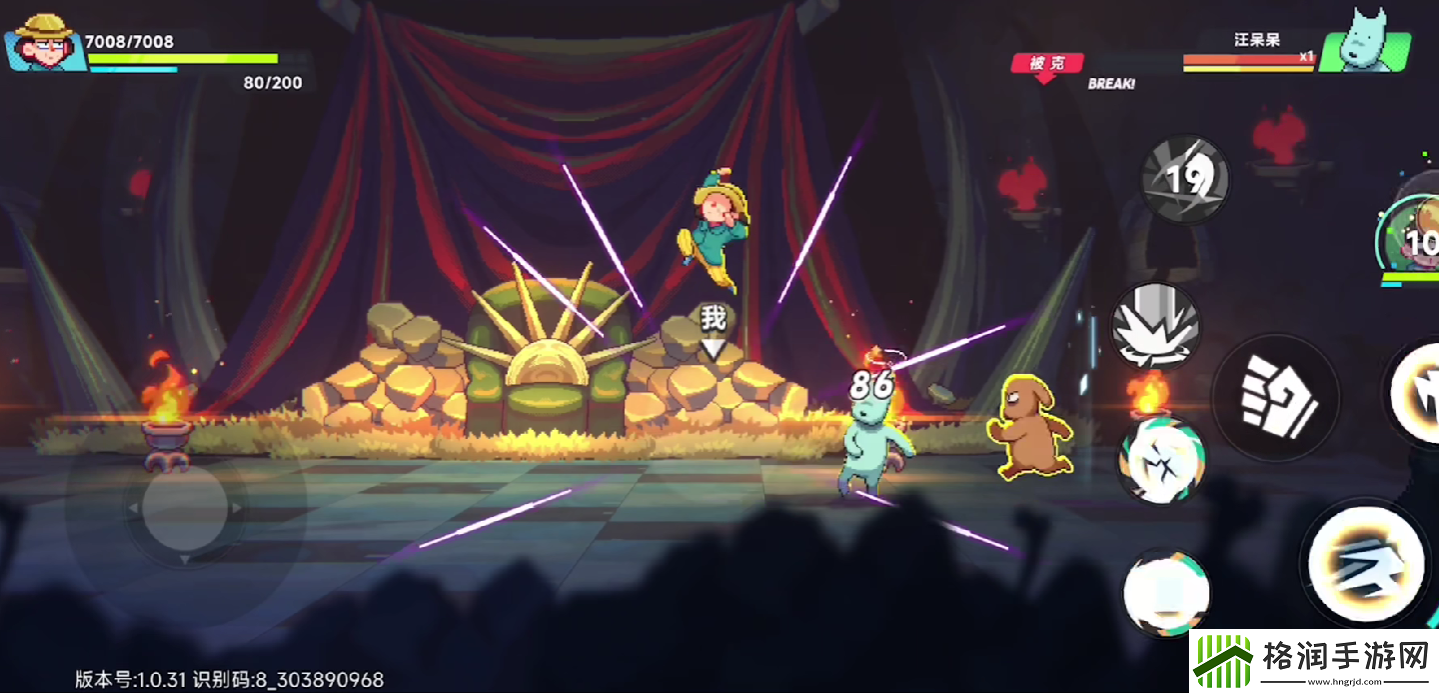The image size is (1439, 693).
Task: Use the glowing white square skill
Action: (1165, 592)
